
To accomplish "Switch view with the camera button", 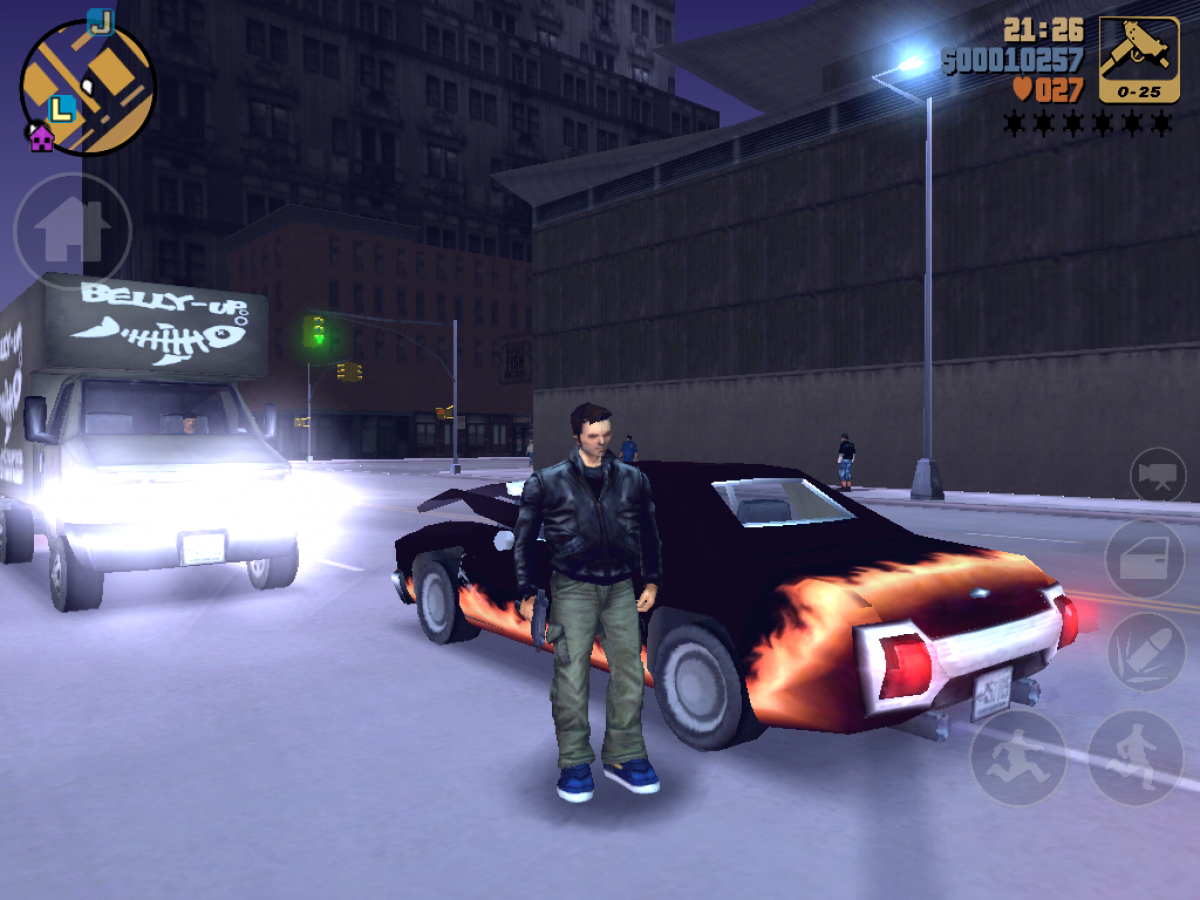I will point(1157,475).
